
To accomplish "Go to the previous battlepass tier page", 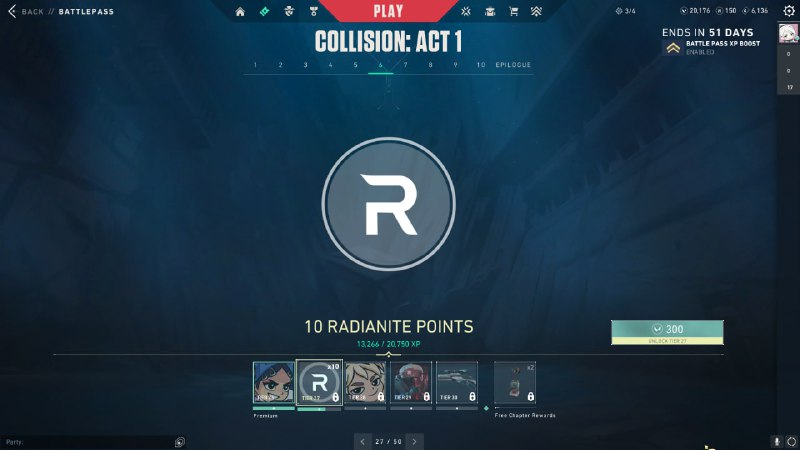I will point(362,440).
